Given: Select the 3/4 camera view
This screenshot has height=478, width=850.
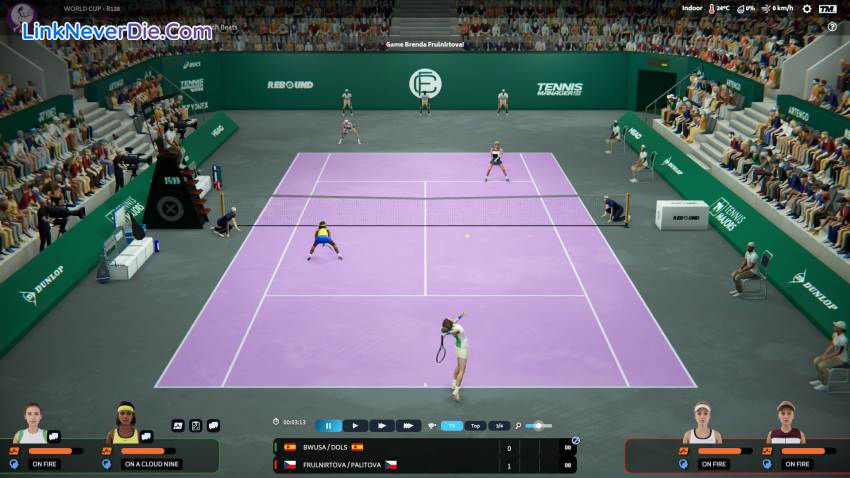Looking at the screenshot, I should pos(501,426).
